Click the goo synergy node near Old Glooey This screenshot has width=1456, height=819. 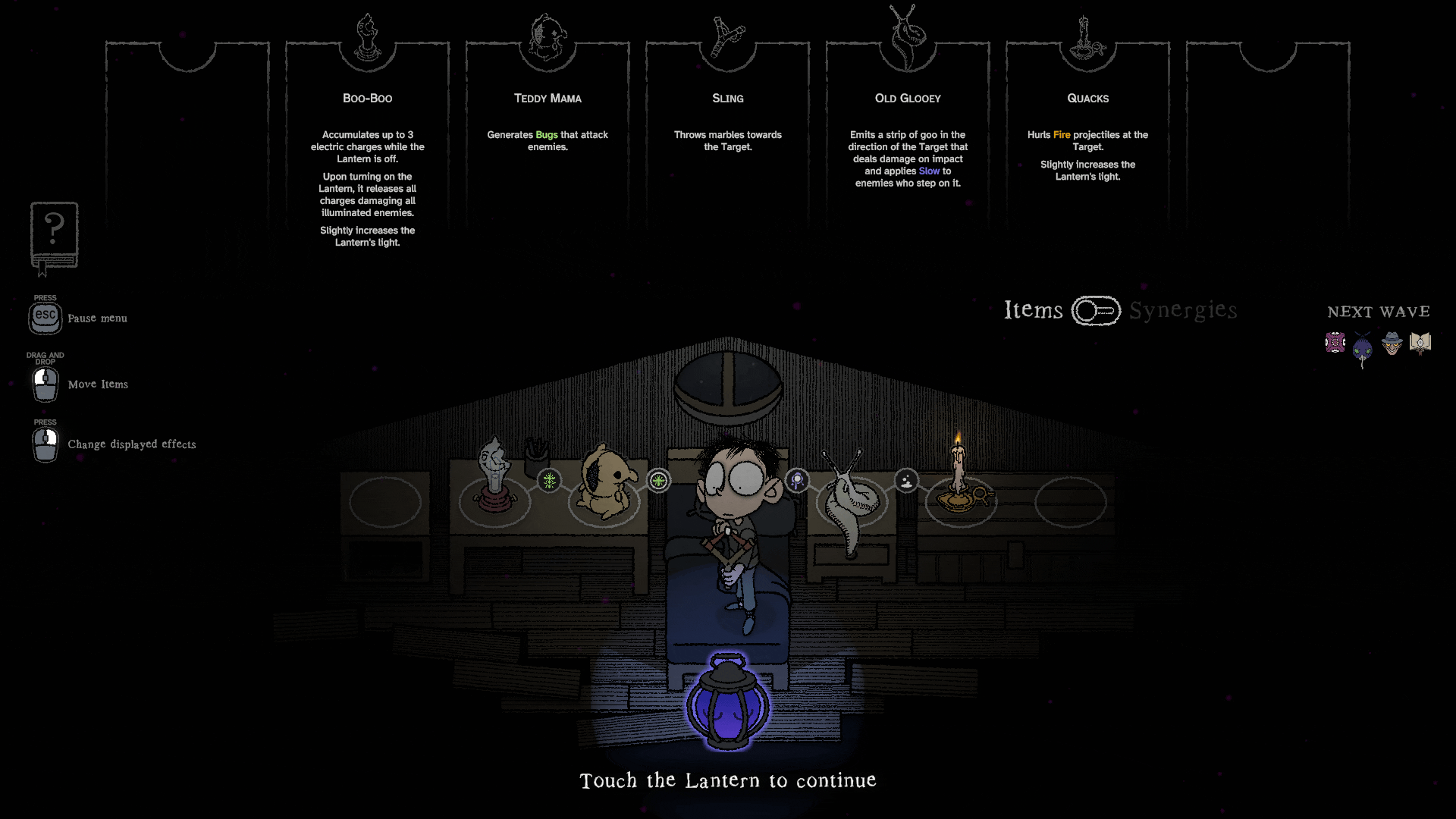point(905,480)
